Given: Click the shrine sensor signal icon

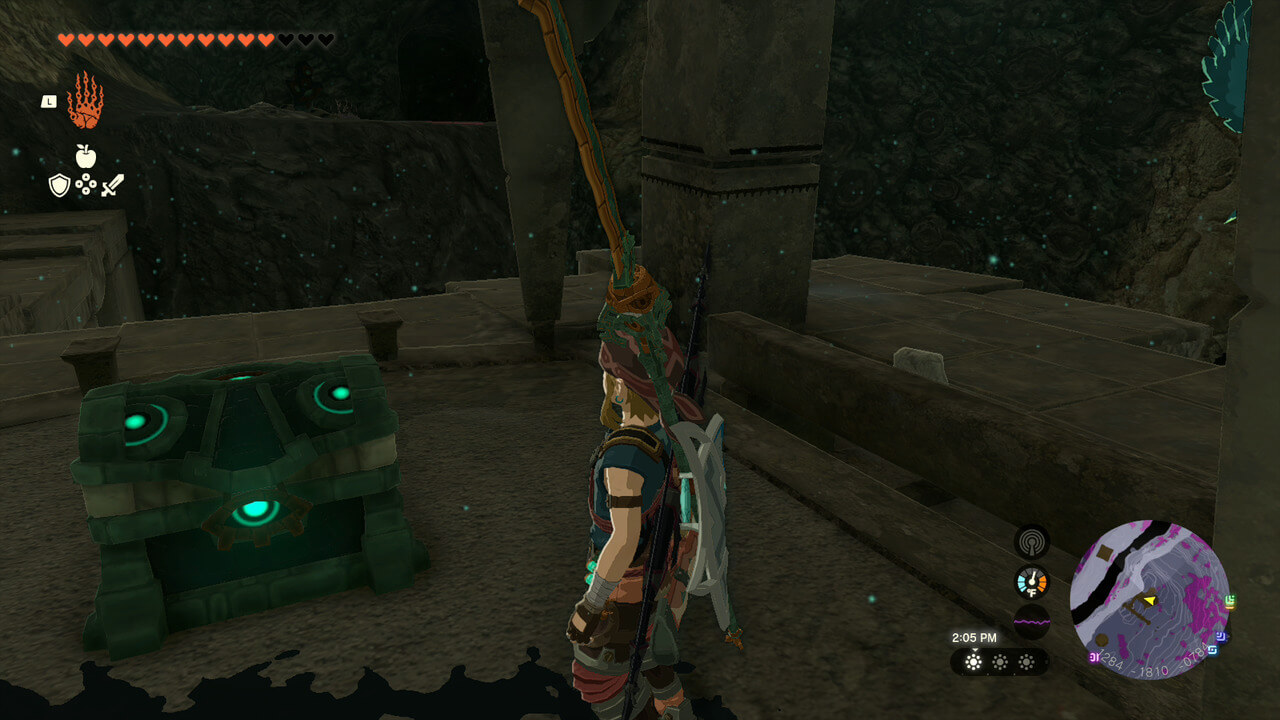Looking at the screenshot, I should [1031, 542].
